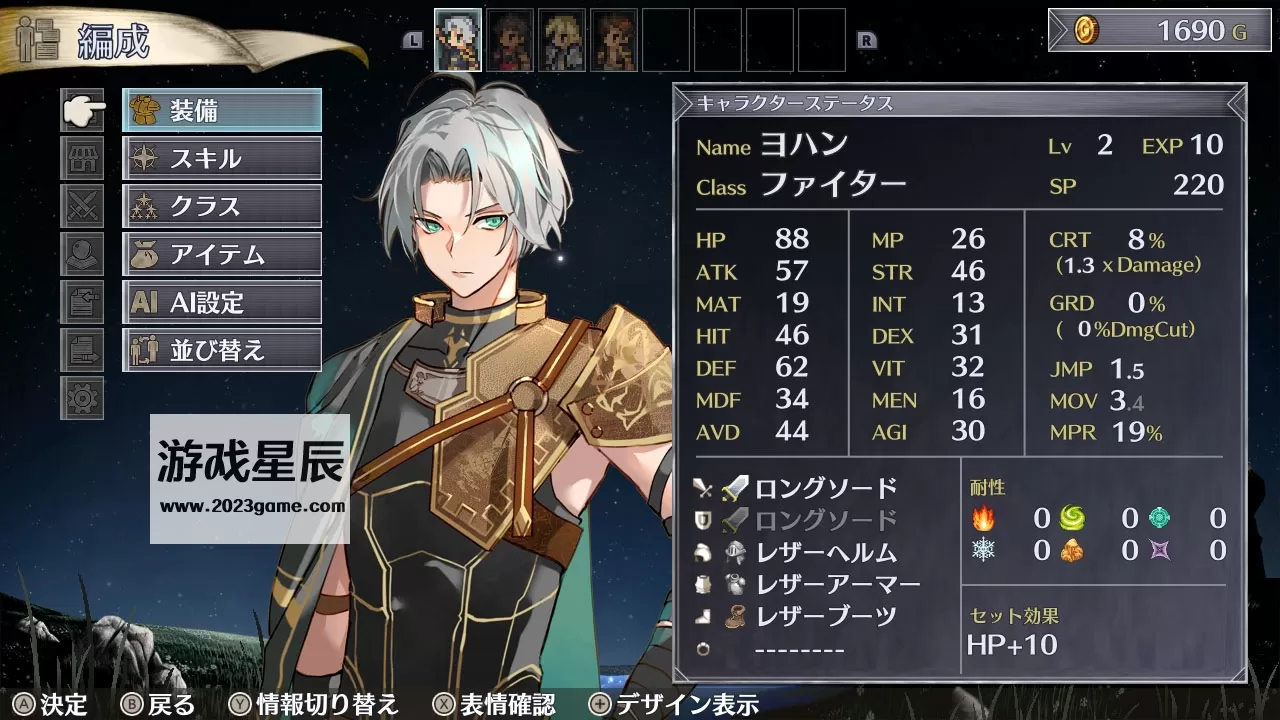Choose the クラス class menu entry
Screen dimensions: 1280x720
[x=221, y=206]
